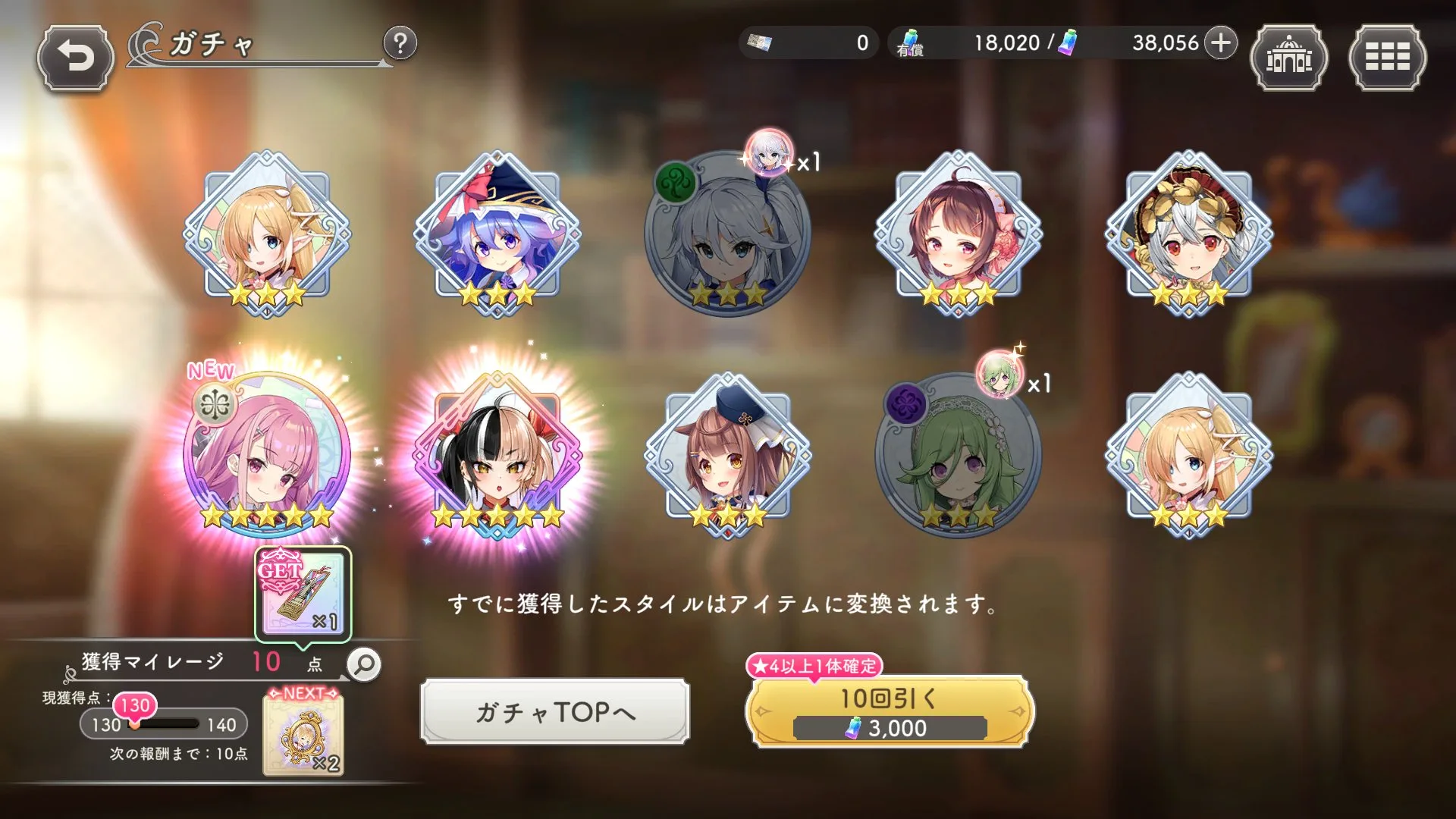View the NEXT reward mirror item
This screenshot has width=1456, height=819.
[303, 736]
